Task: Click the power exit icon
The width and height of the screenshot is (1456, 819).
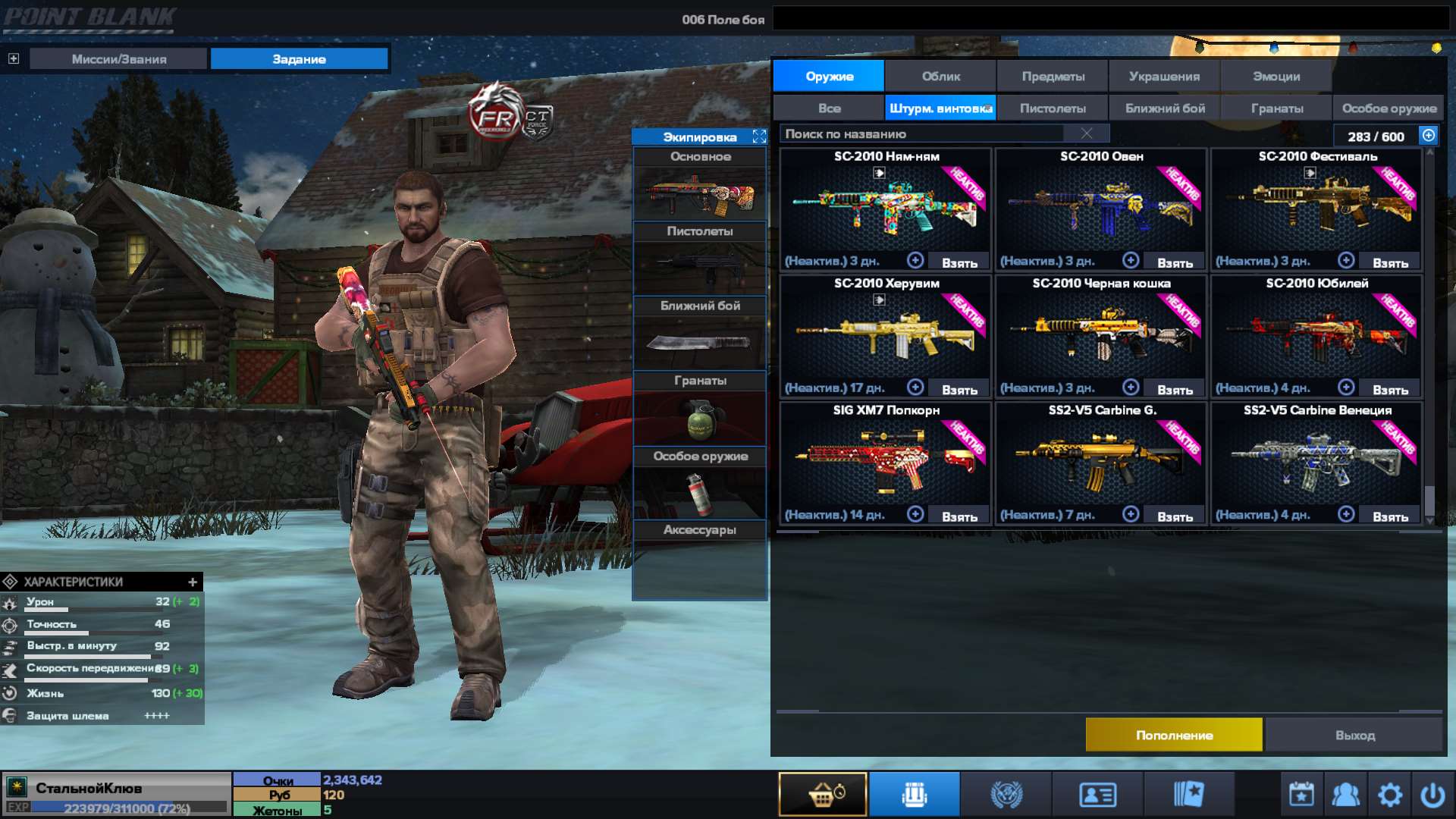Action: coord(1434,793)
